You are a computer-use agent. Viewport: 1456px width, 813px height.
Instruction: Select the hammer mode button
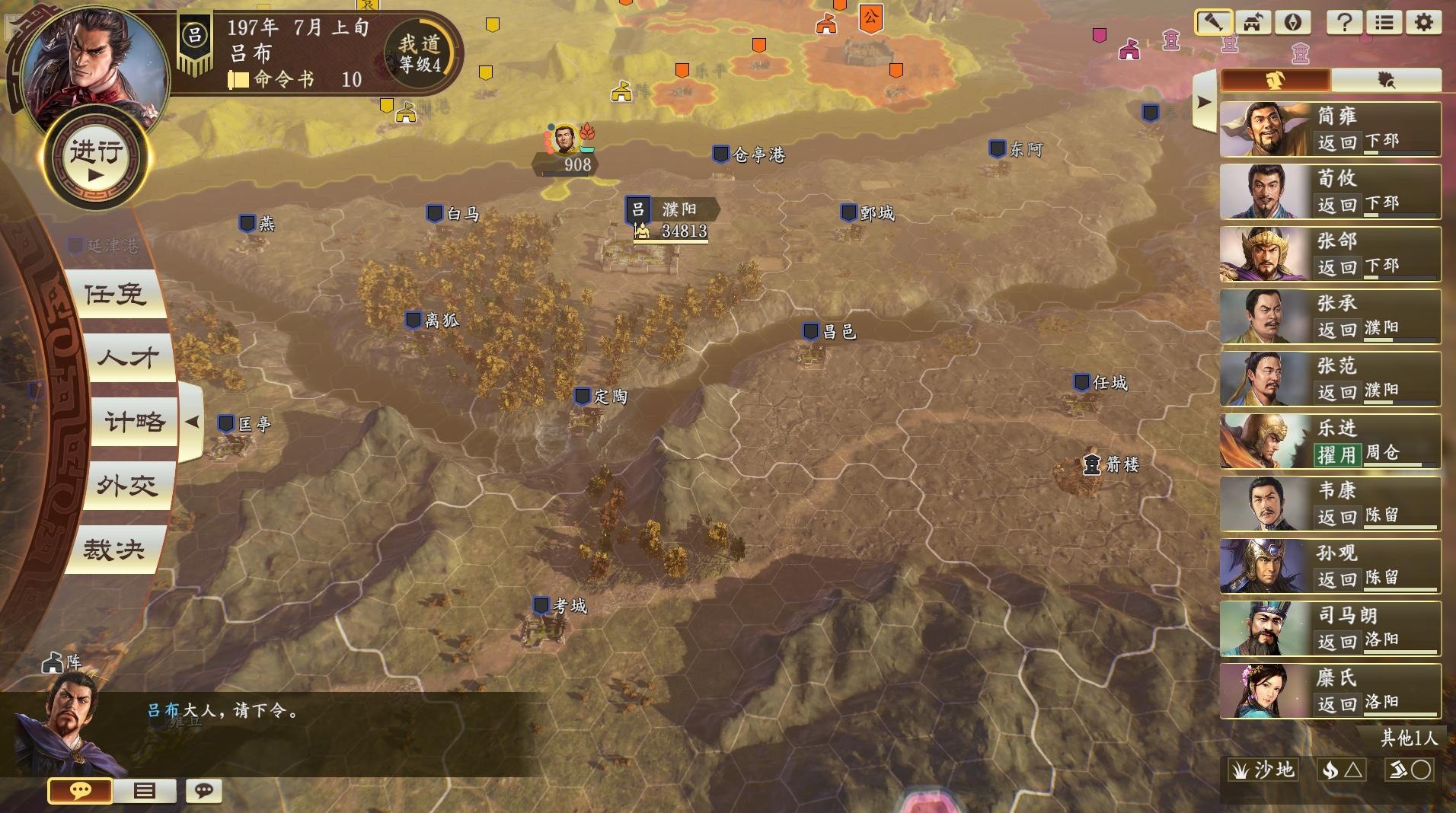(x=1213, y=23)
